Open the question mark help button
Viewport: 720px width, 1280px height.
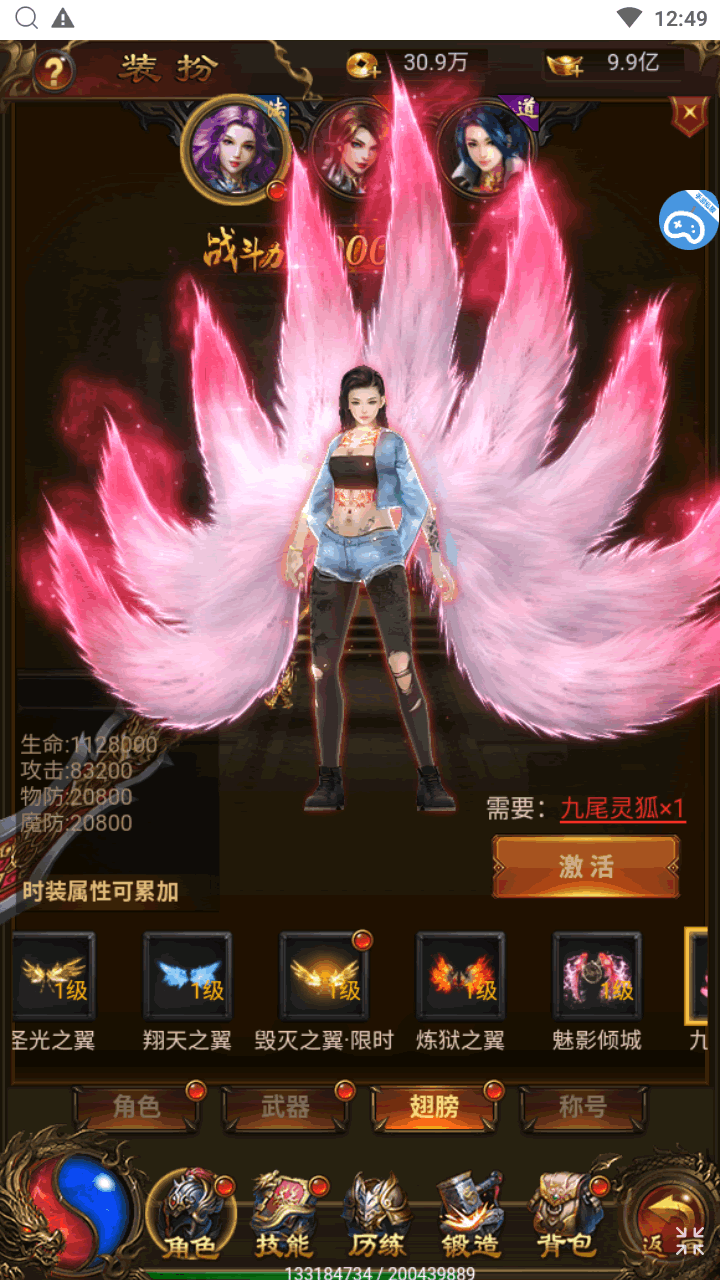click(54, 71)
